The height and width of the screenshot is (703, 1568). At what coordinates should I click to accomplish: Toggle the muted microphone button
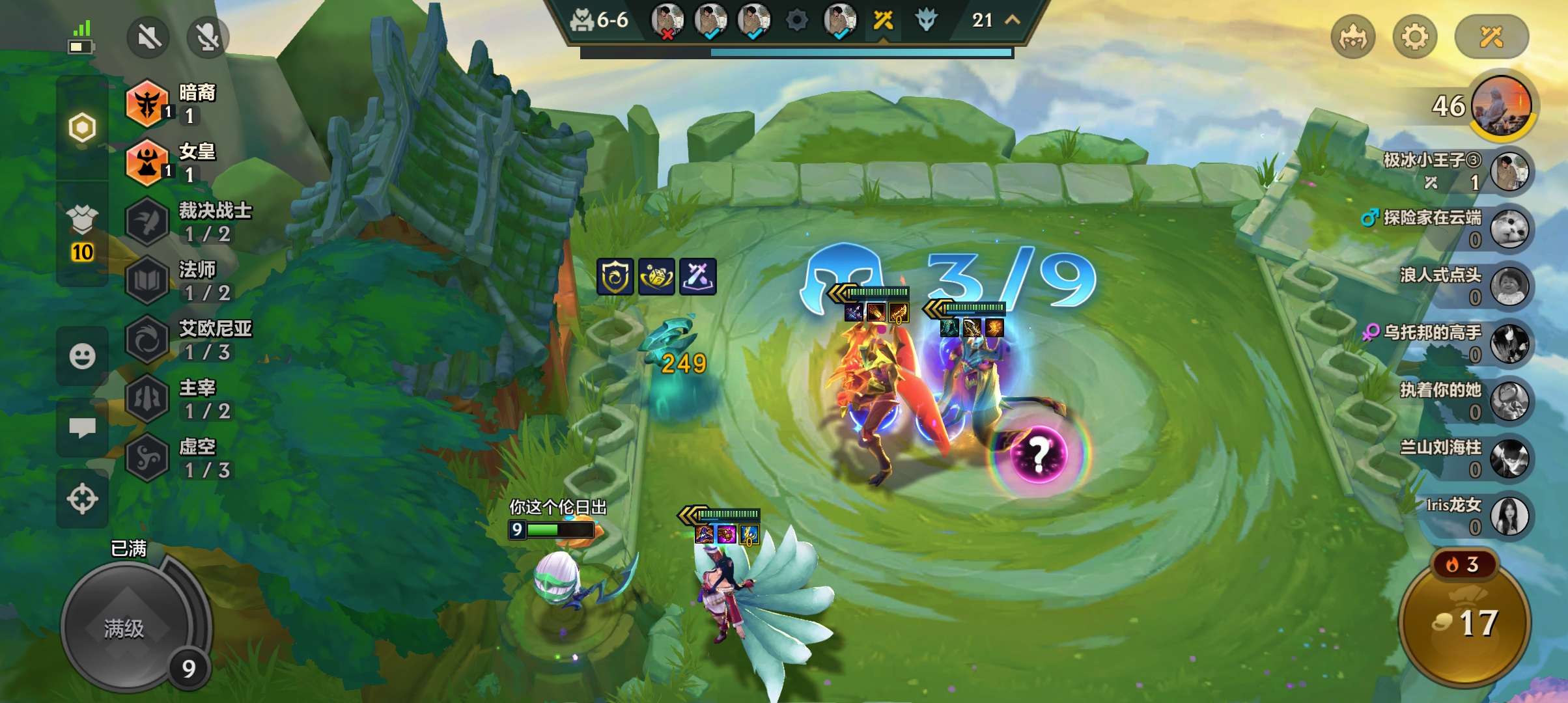pos(208,37)
